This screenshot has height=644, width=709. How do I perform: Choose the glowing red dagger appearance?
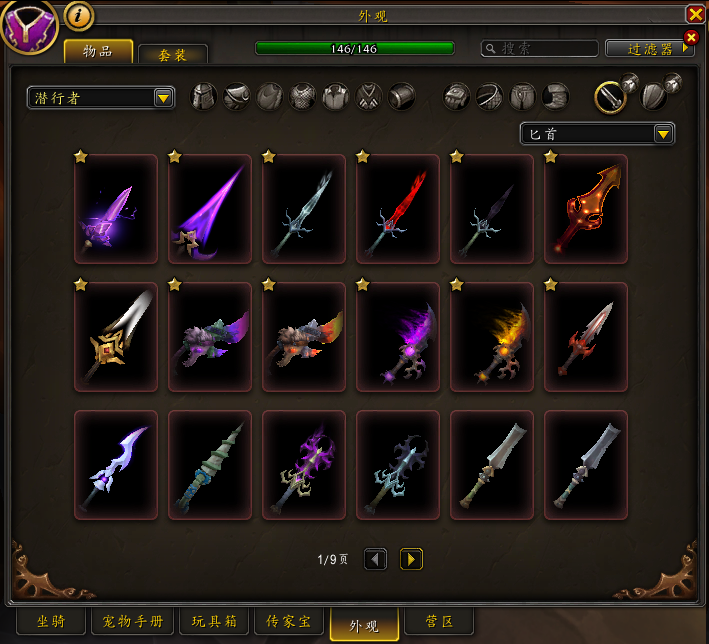[x=398, y=209]
